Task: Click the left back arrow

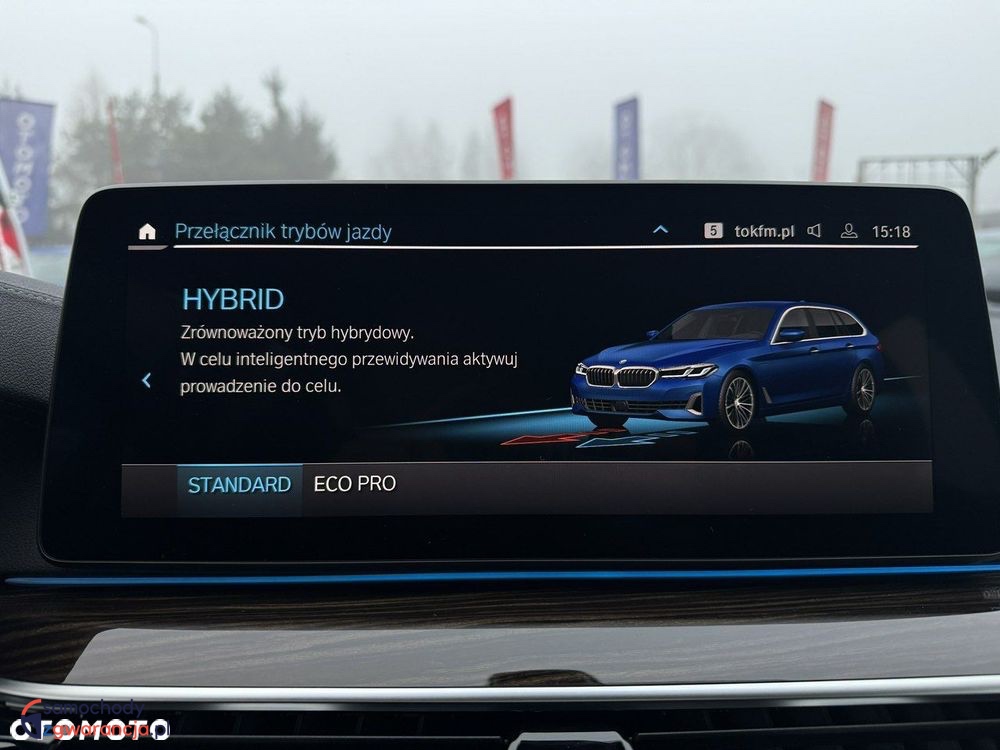Action: pos(147,380)
